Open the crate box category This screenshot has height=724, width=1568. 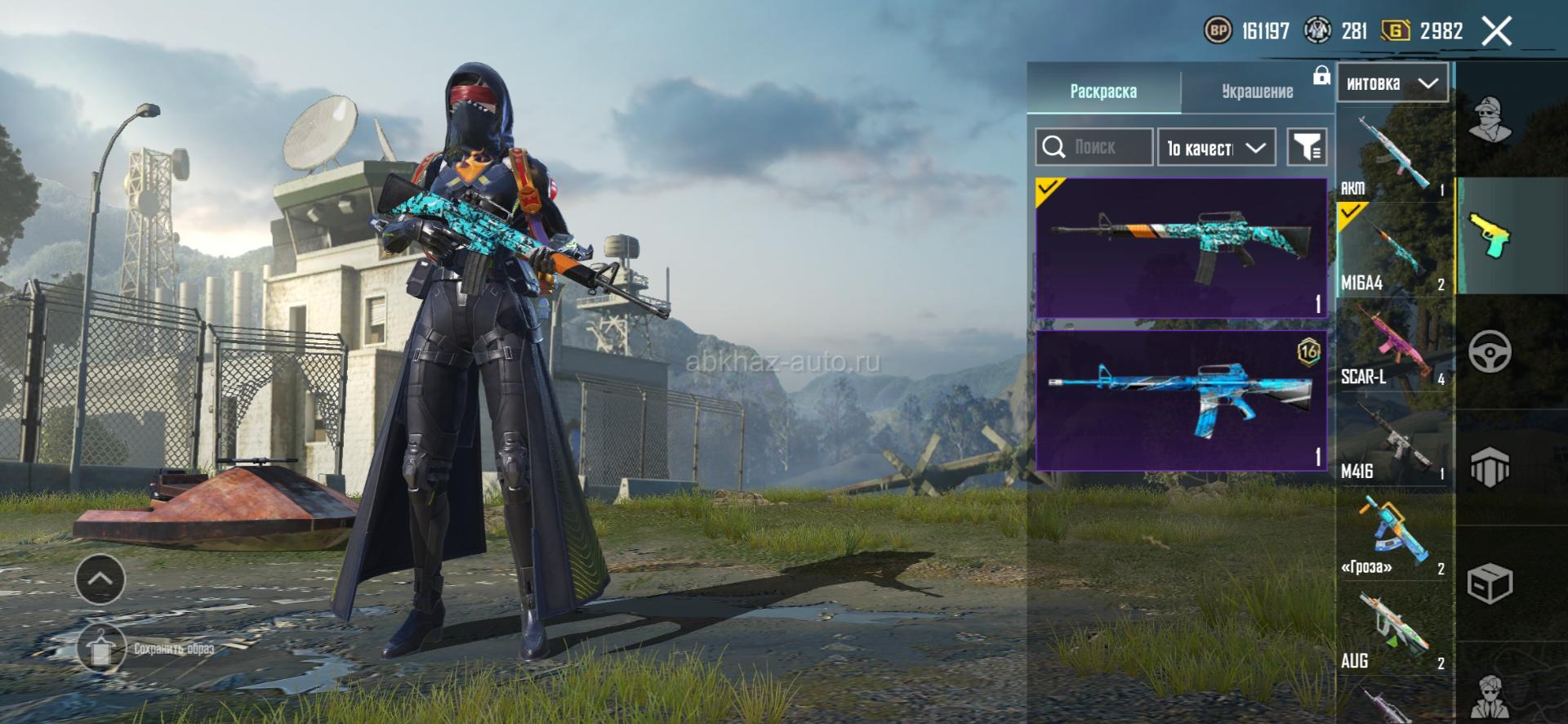point(1490,583)
